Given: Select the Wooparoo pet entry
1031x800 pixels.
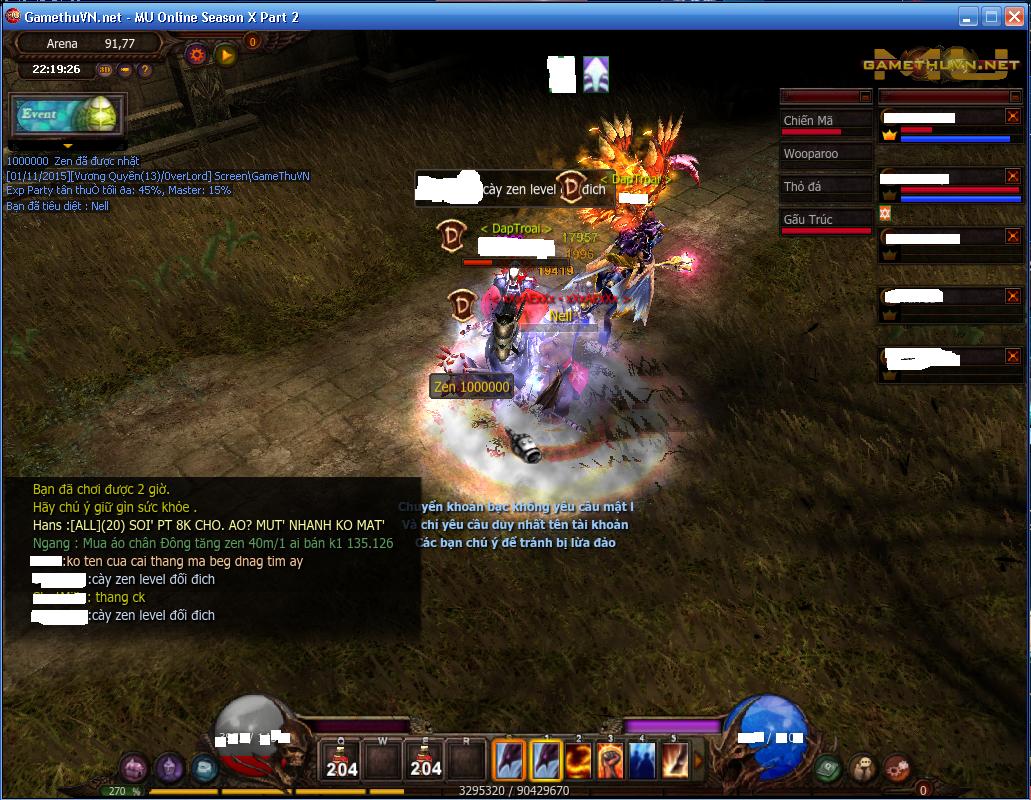Looking at the screenshot, I should pos(825,154).
